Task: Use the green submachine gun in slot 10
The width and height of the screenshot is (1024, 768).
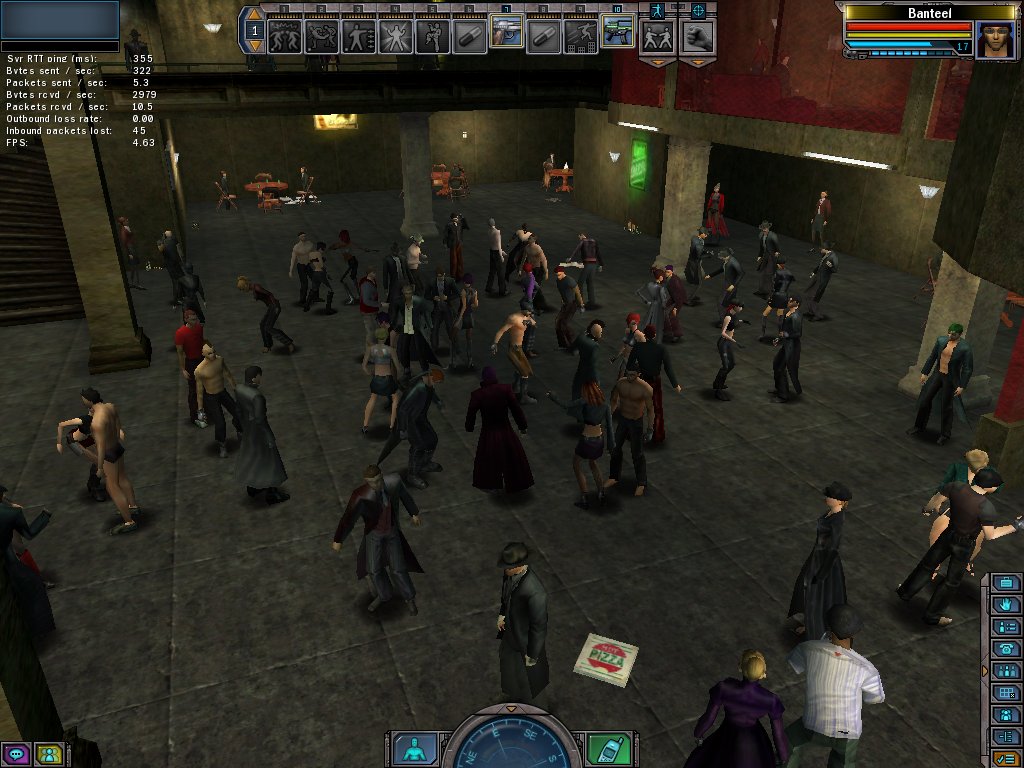Action: pyautogui.click(x=616, y=34)
